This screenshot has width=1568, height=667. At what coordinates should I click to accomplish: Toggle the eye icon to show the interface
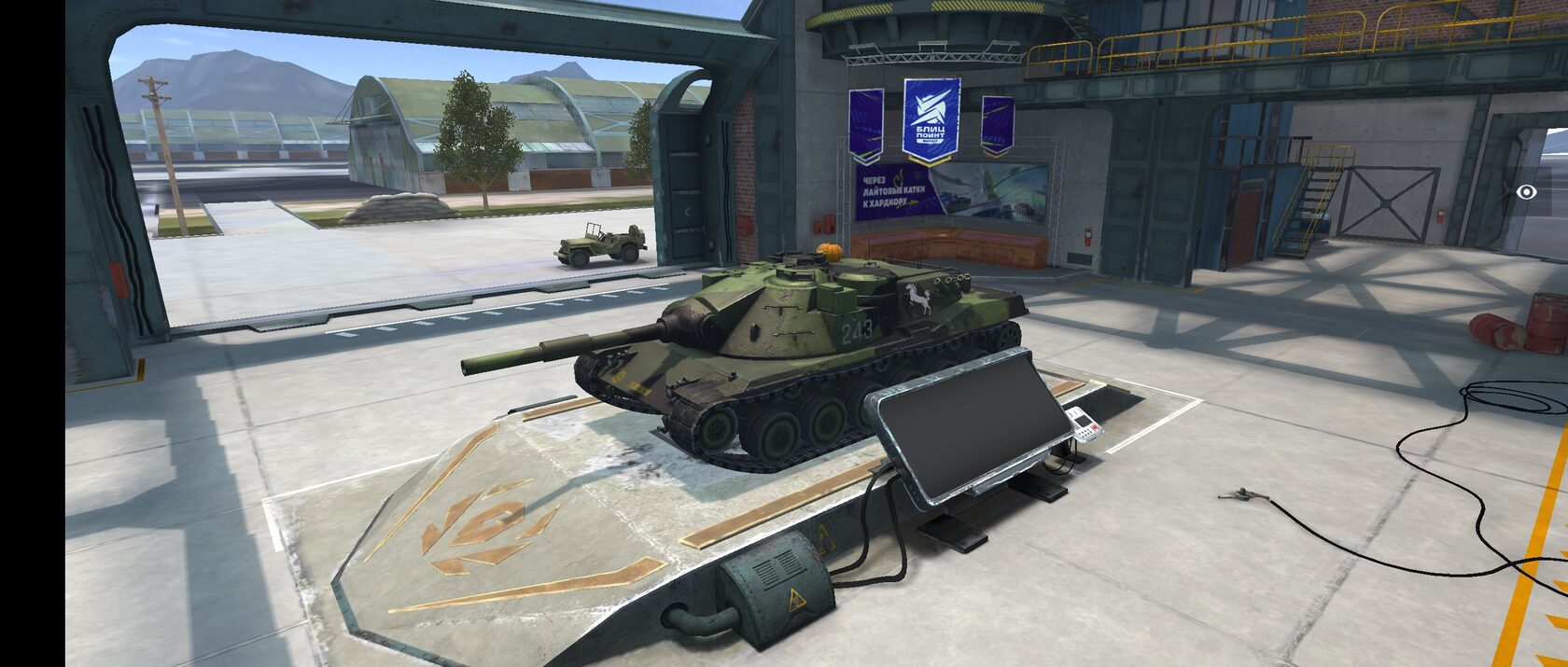click(1527, 191)
